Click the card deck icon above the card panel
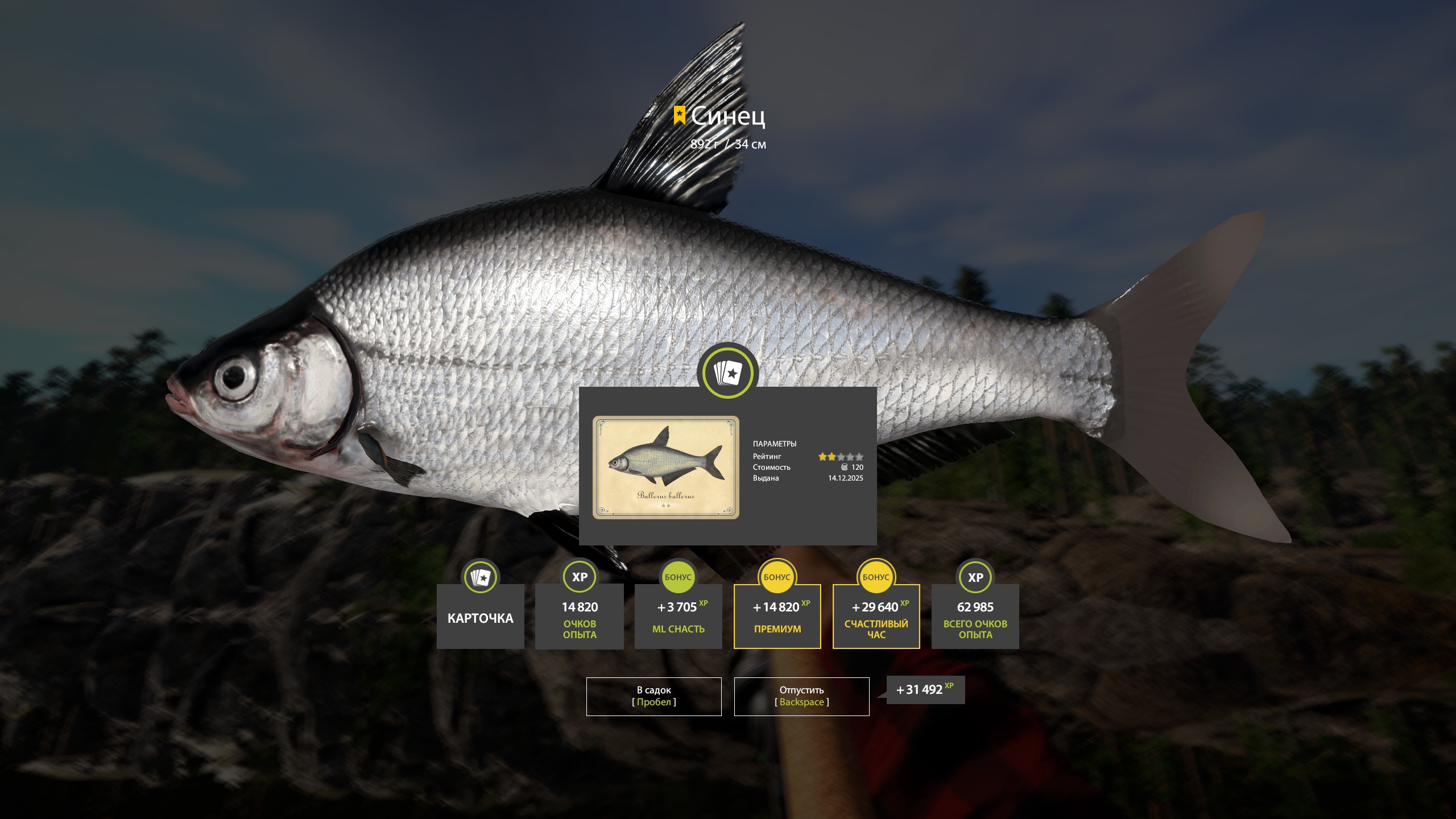 click(728, 373)
